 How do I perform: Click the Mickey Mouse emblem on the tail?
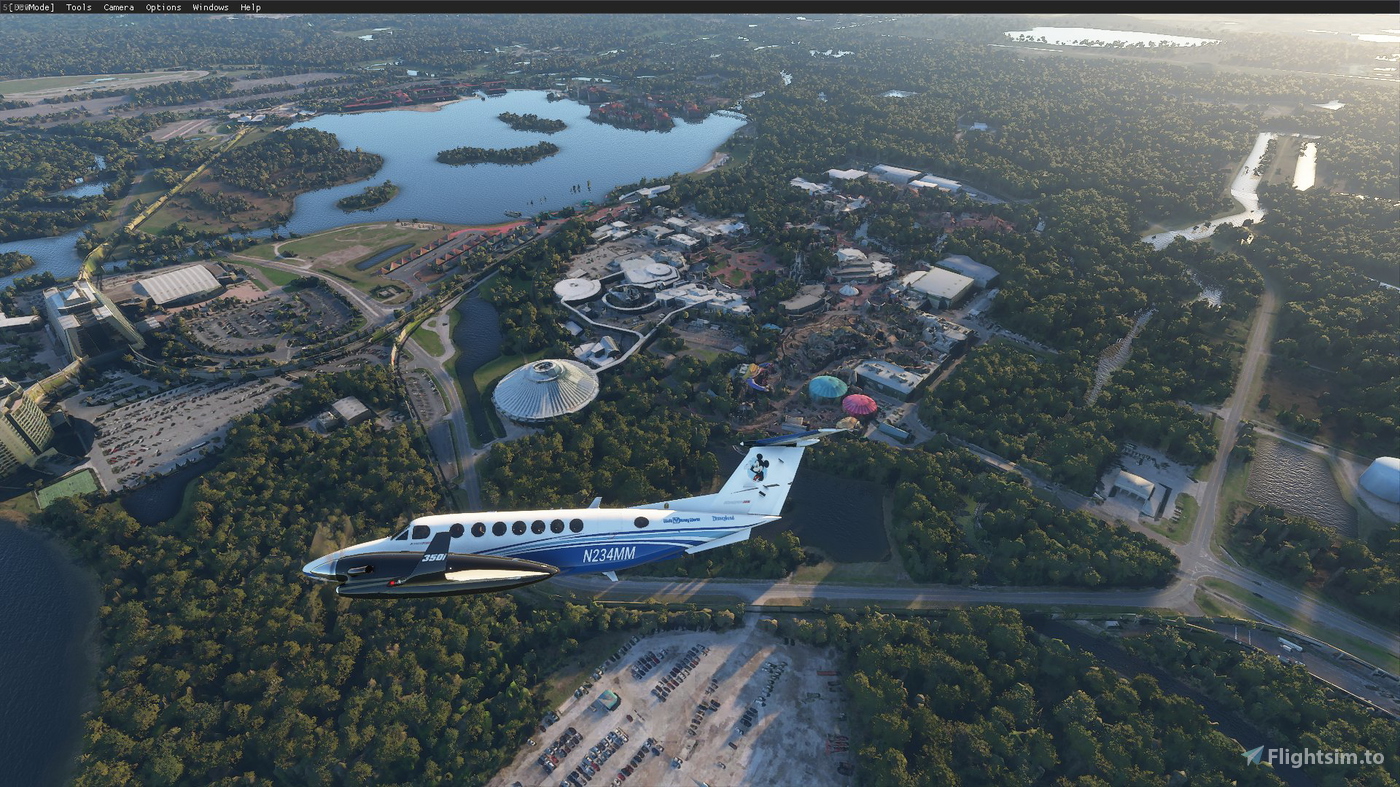759,469
